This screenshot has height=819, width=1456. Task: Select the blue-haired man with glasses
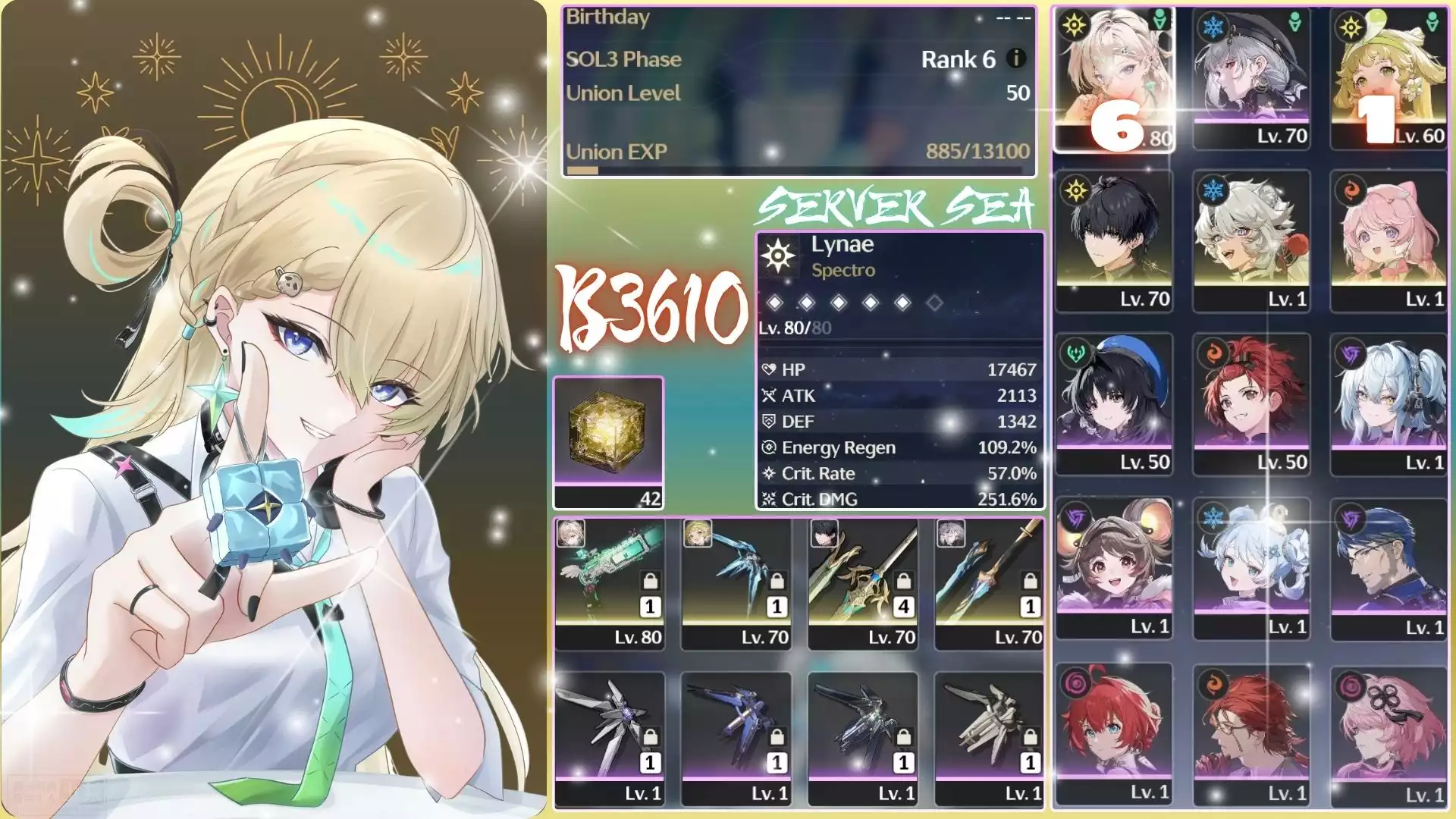click(1389, 568)
